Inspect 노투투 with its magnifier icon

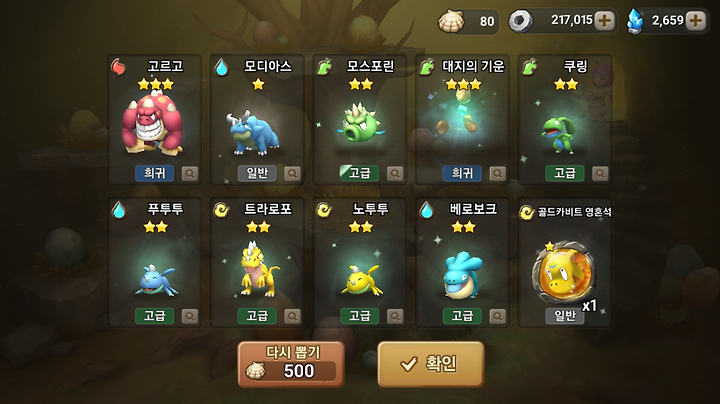point(395,316)
